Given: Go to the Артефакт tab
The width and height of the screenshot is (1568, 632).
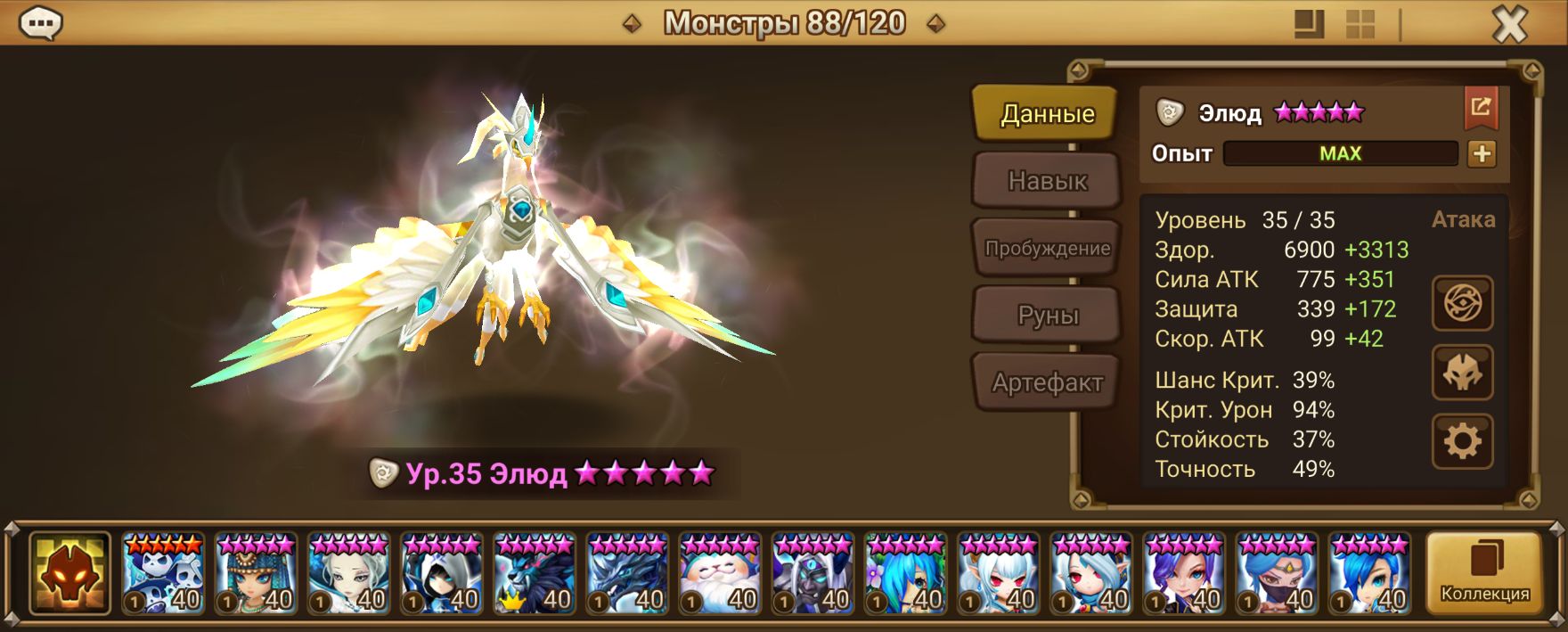Looking at the screenshot, I should pyautogui.click(x=1047, y=383).
